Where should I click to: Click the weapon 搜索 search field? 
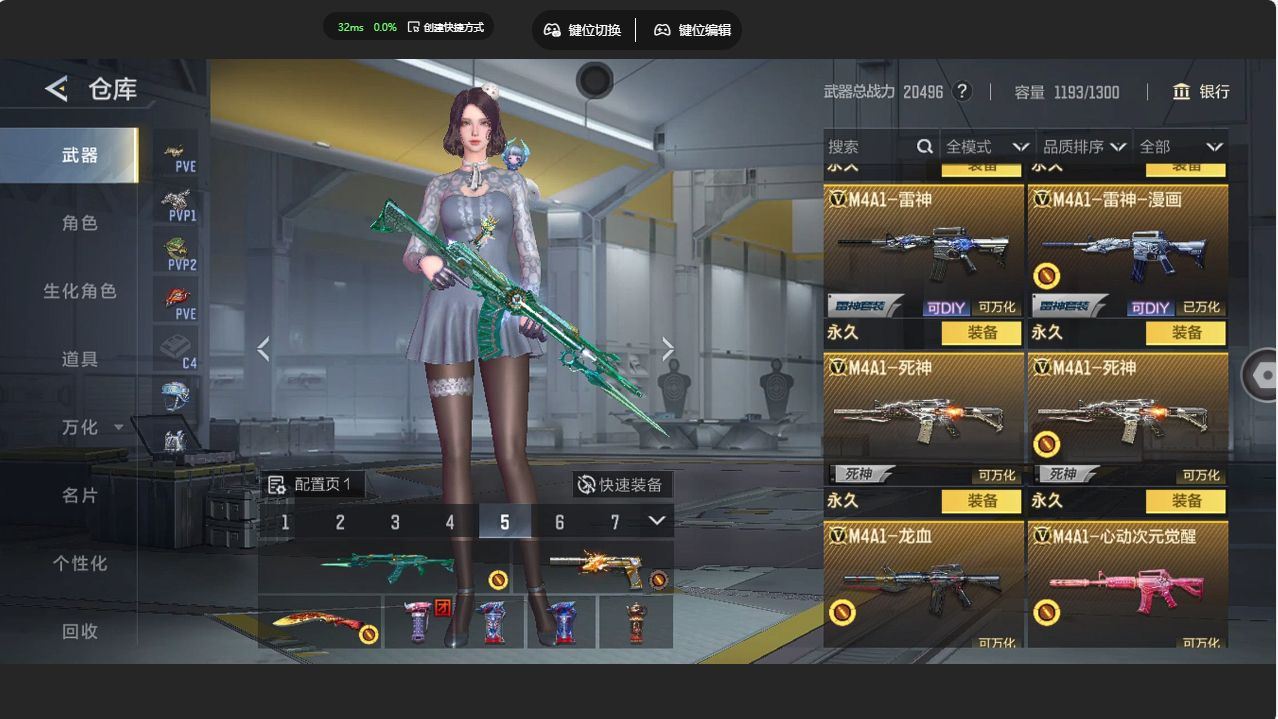point(870,147)
